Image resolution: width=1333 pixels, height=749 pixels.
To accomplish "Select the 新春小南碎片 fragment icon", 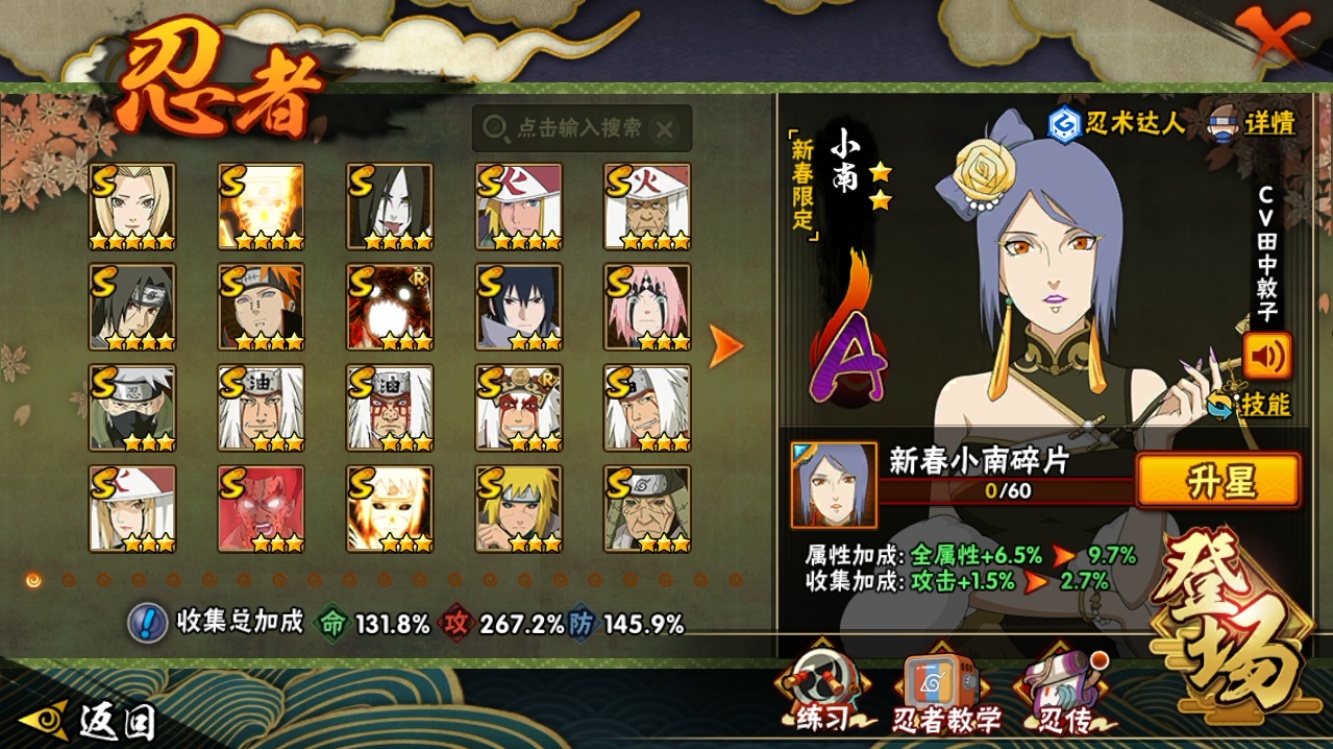I will pos(833,485).
